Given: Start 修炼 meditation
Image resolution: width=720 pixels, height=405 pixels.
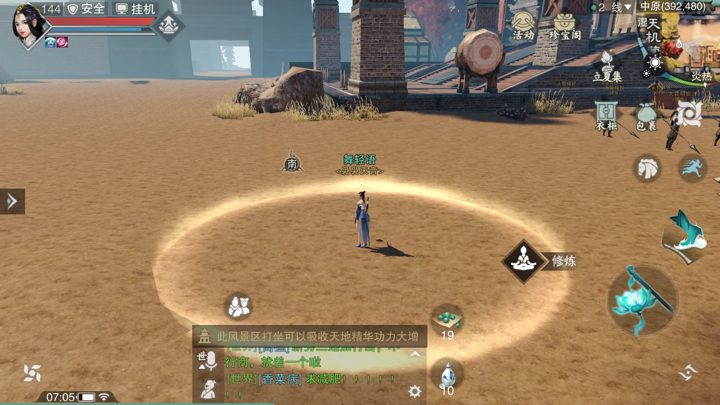Looking at the screenshot, I should pos(524,261).
